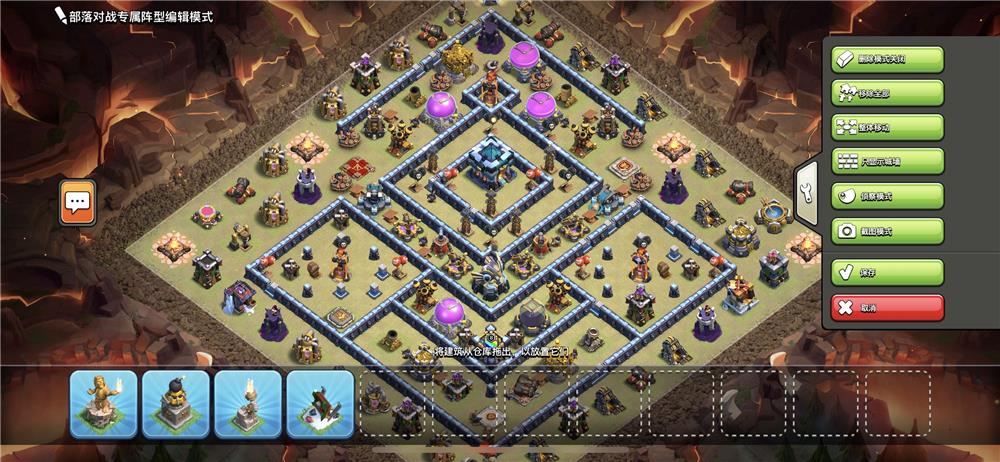The height and width of the screenshot is (462, 1000).
Task: Pick the bomb statue decoration from storage
Action: click(175, 404)
